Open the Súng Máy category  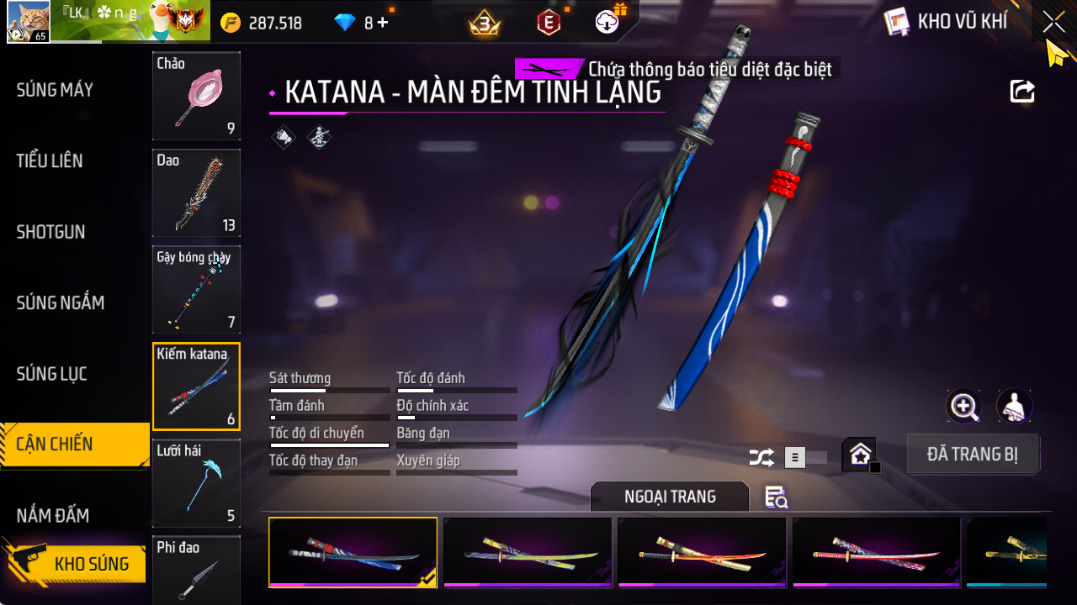(x=55, y=90)
